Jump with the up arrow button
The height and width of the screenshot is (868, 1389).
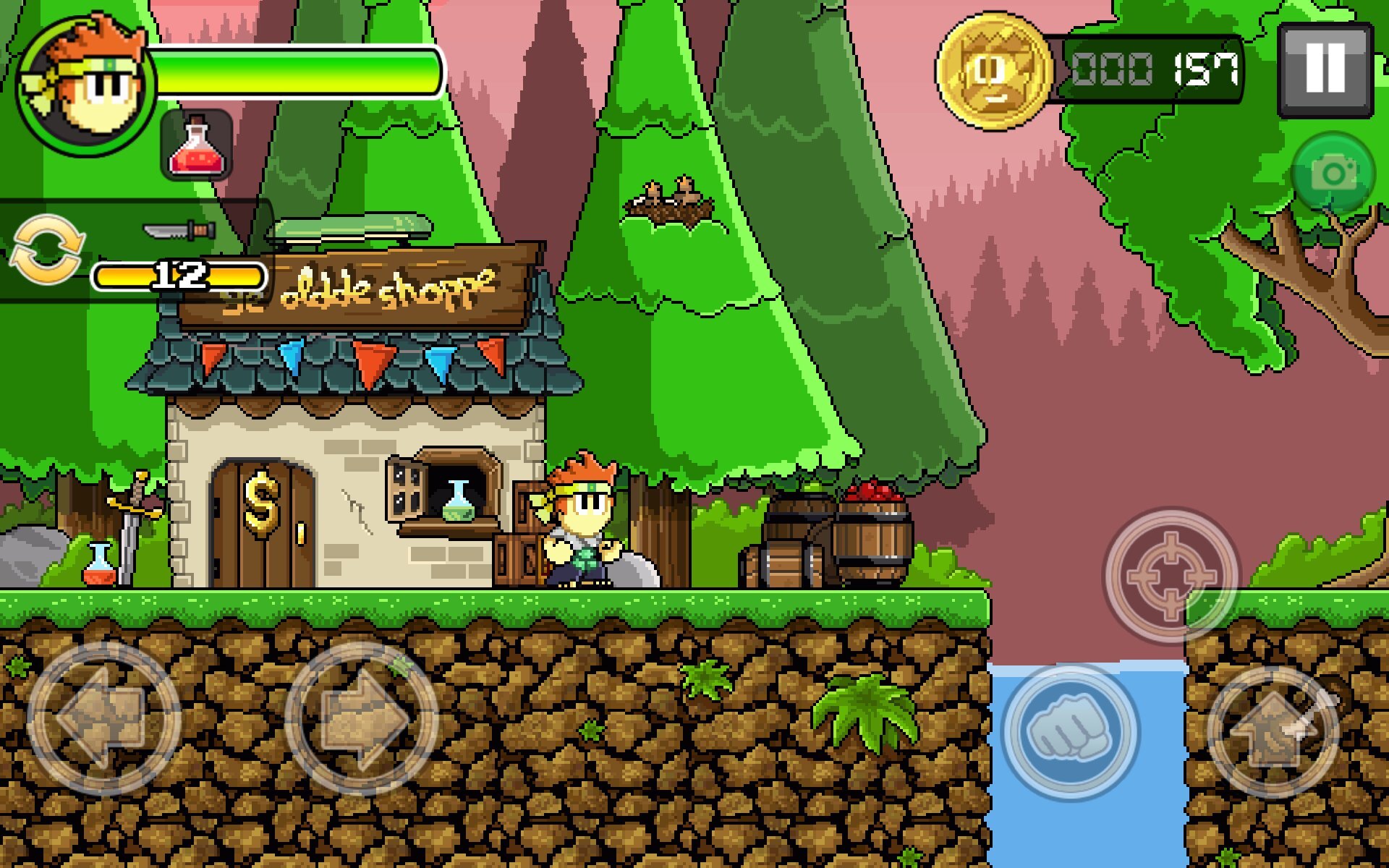click(x=1275, y=732)
